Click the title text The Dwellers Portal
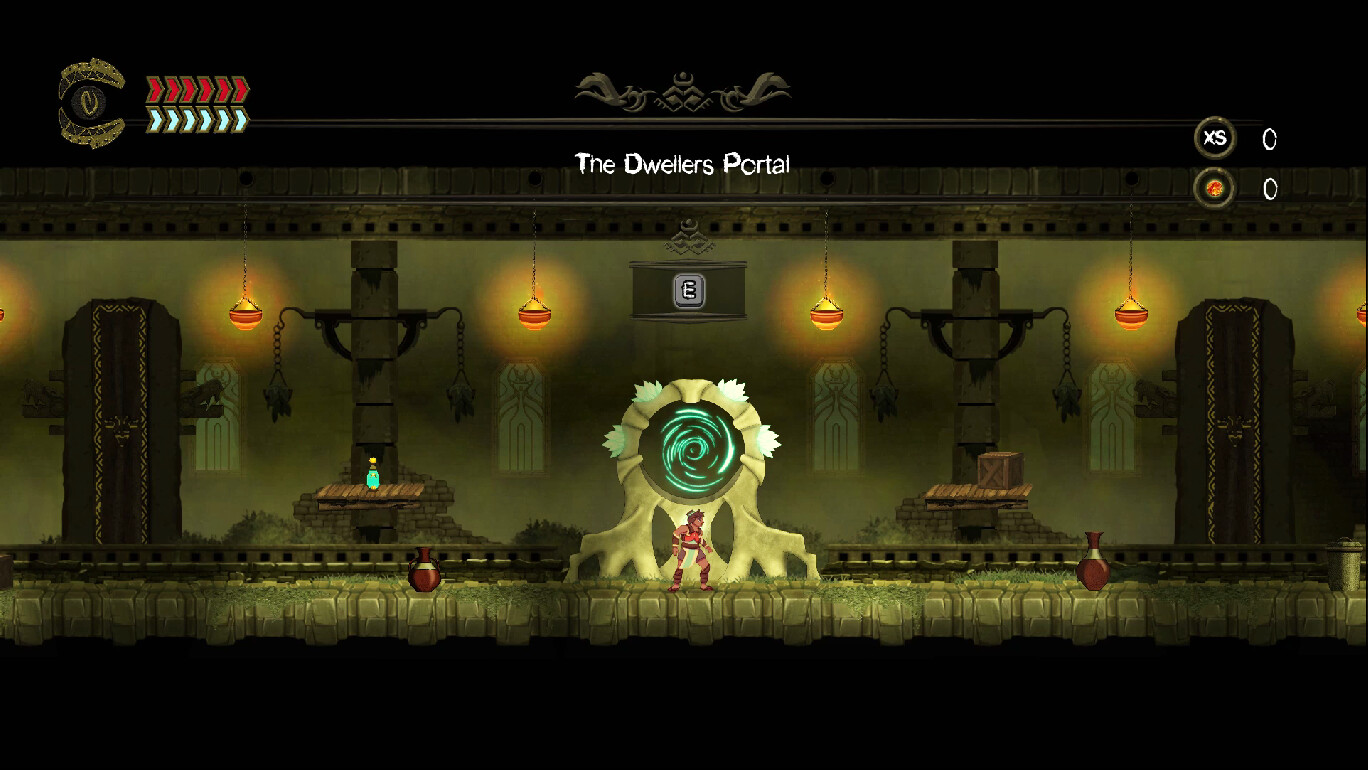This screenshot has height=770, width=1368. coord(682,164)
